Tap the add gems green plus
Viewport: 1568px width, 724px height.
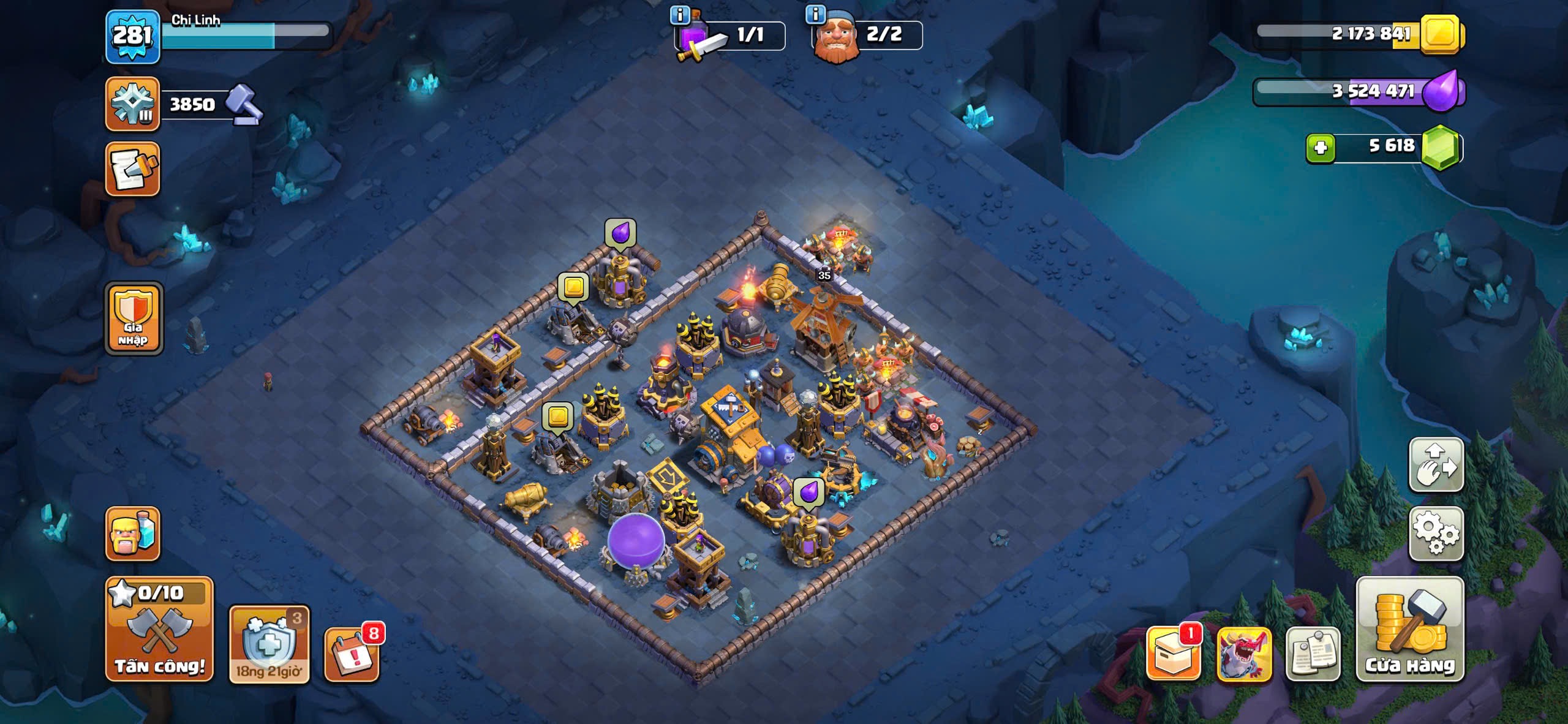point(1321,148)
